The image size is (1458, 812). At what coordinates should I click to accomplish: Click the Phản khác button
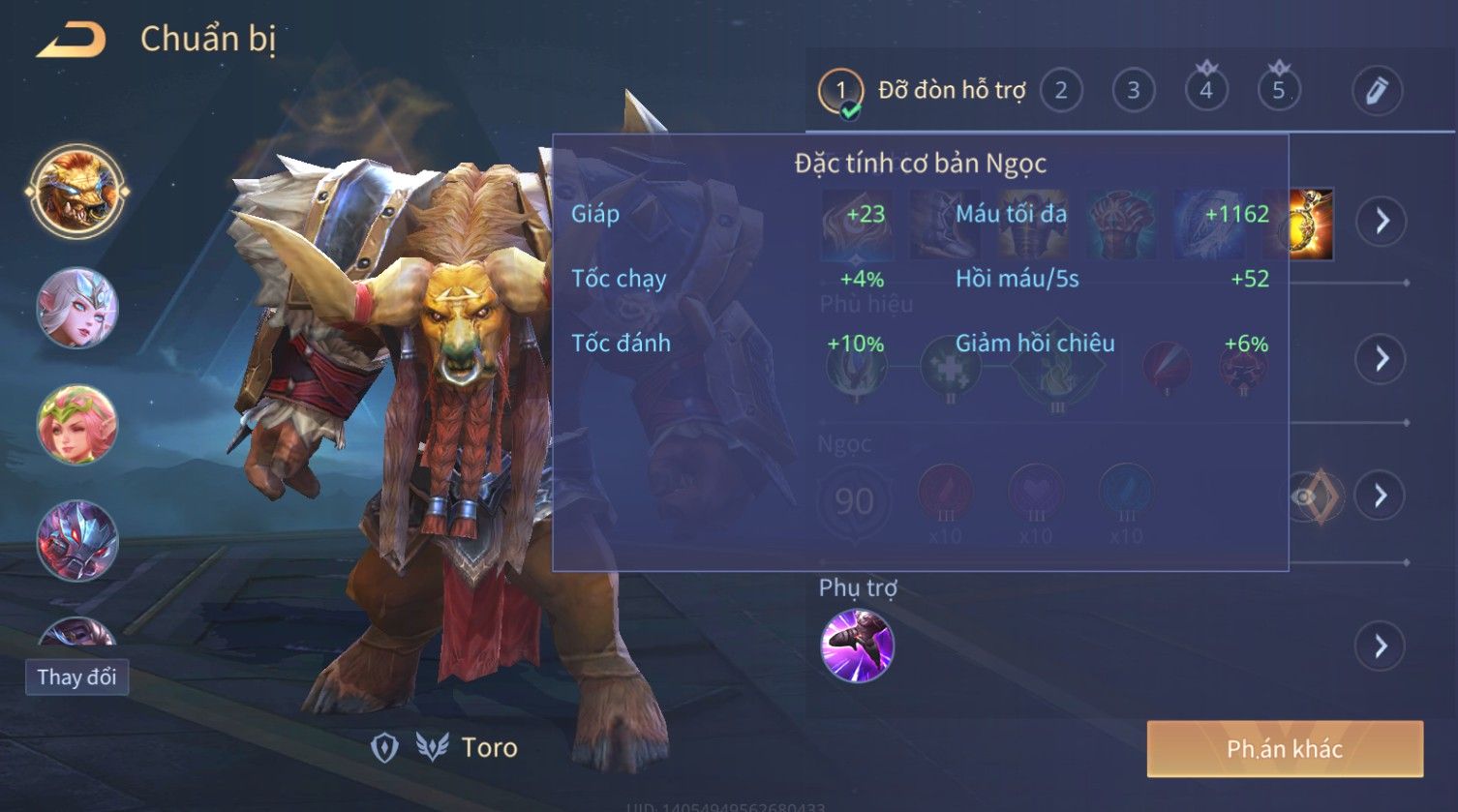pyautogui.click(x=1285, y=749)
